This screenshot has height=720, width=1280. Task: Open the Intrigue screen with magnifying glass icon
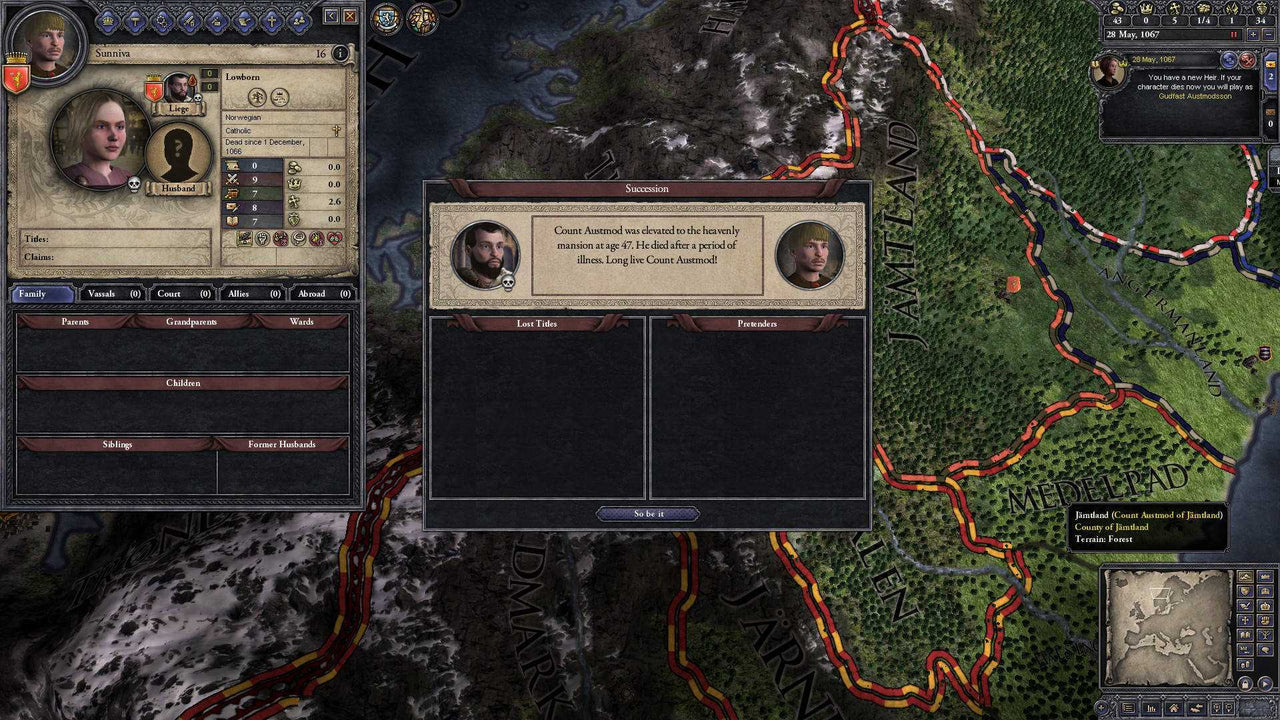coord(163,21)
